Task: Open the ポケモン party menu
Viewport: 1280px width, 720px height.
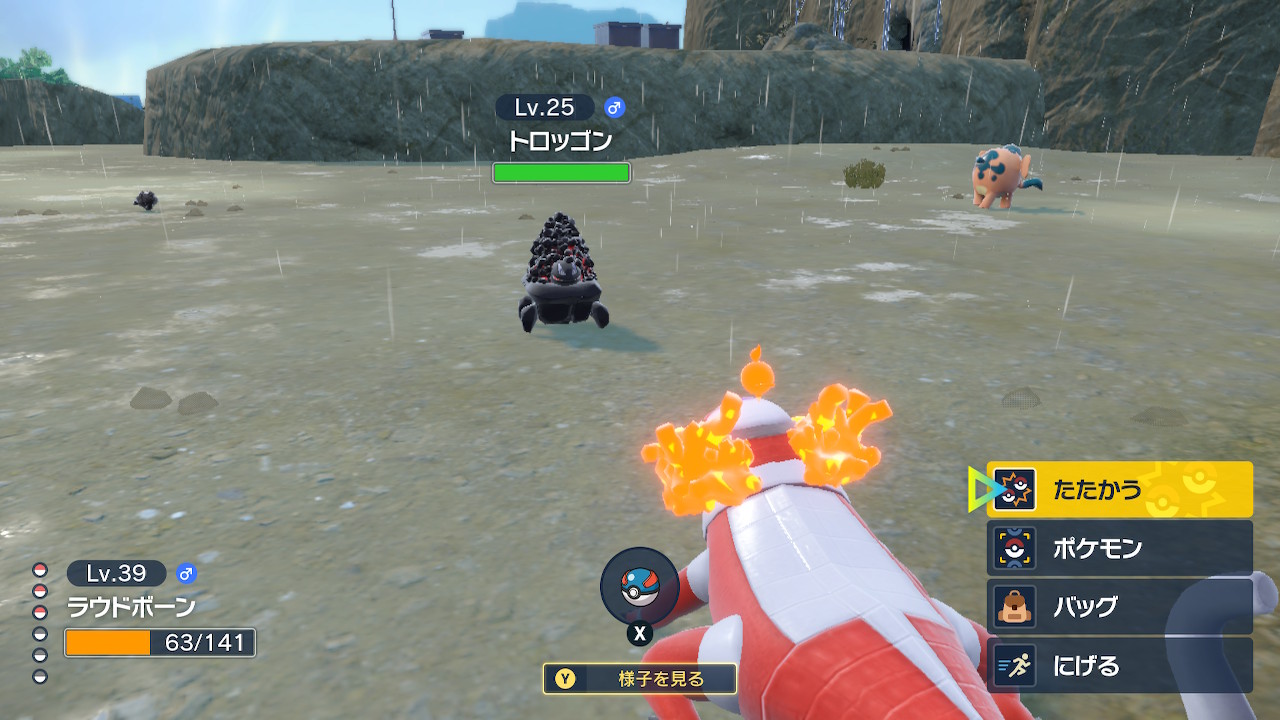Action: [x=1119, y=548]
